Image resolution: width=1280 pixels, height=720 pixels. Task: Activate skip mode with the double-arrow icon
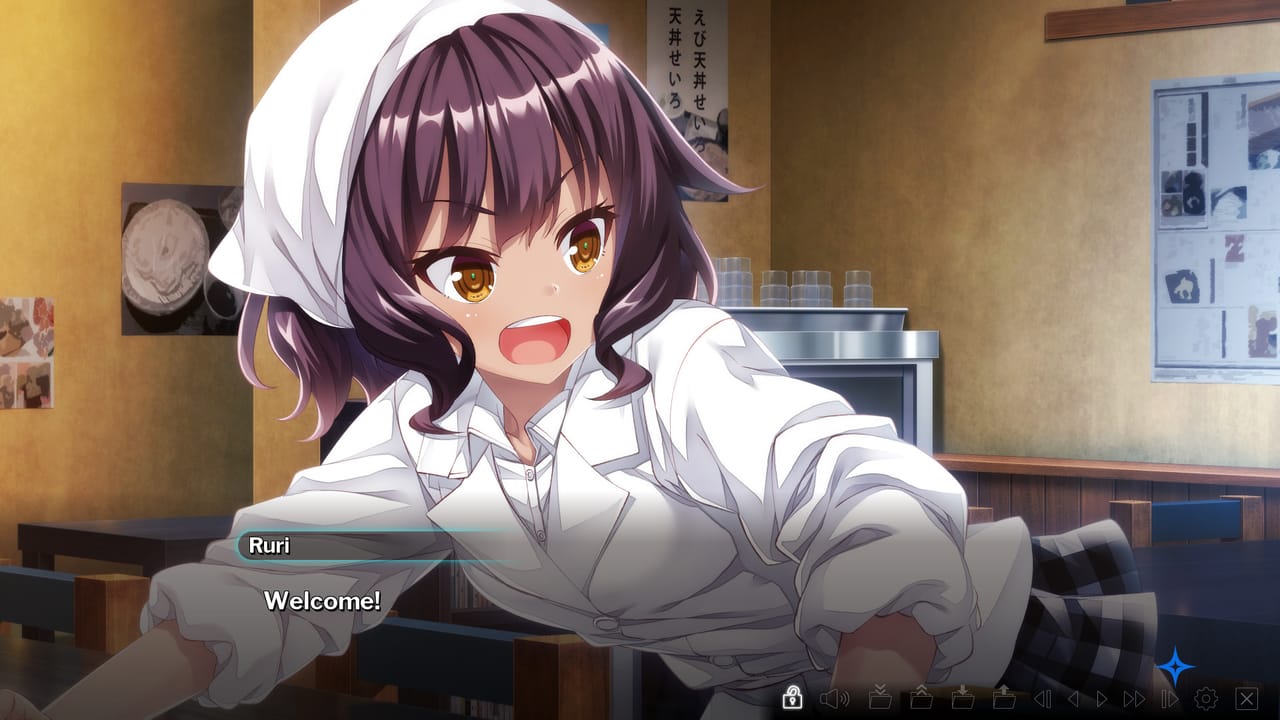(1132, 700)
